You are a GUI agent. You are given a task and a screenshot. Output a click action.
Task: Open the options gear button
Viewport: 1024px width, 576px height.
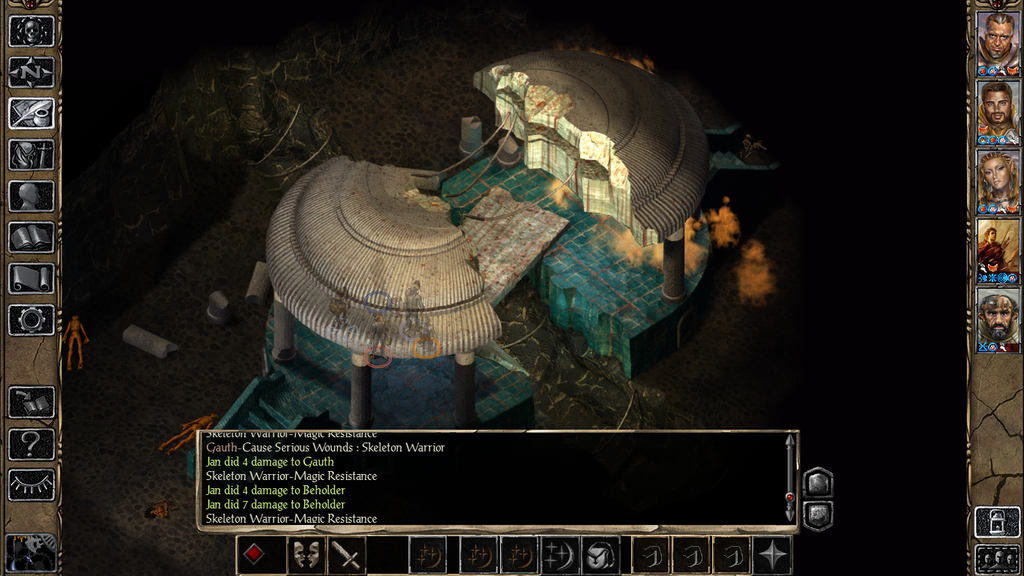31,320
